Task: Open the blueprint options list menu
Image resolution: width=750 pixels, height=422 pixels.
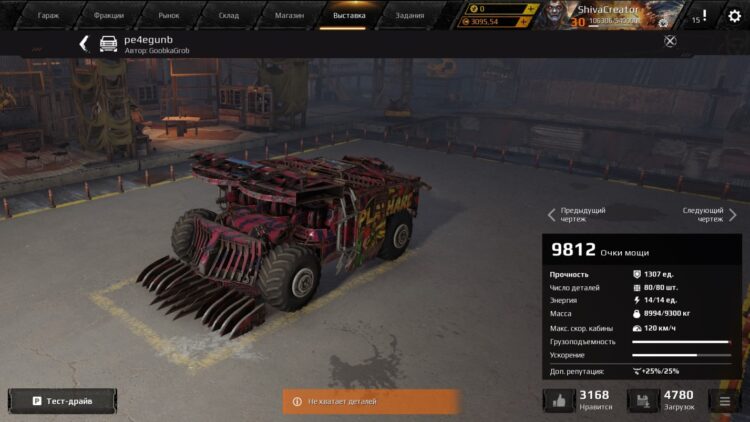Action: click(724, 401)
